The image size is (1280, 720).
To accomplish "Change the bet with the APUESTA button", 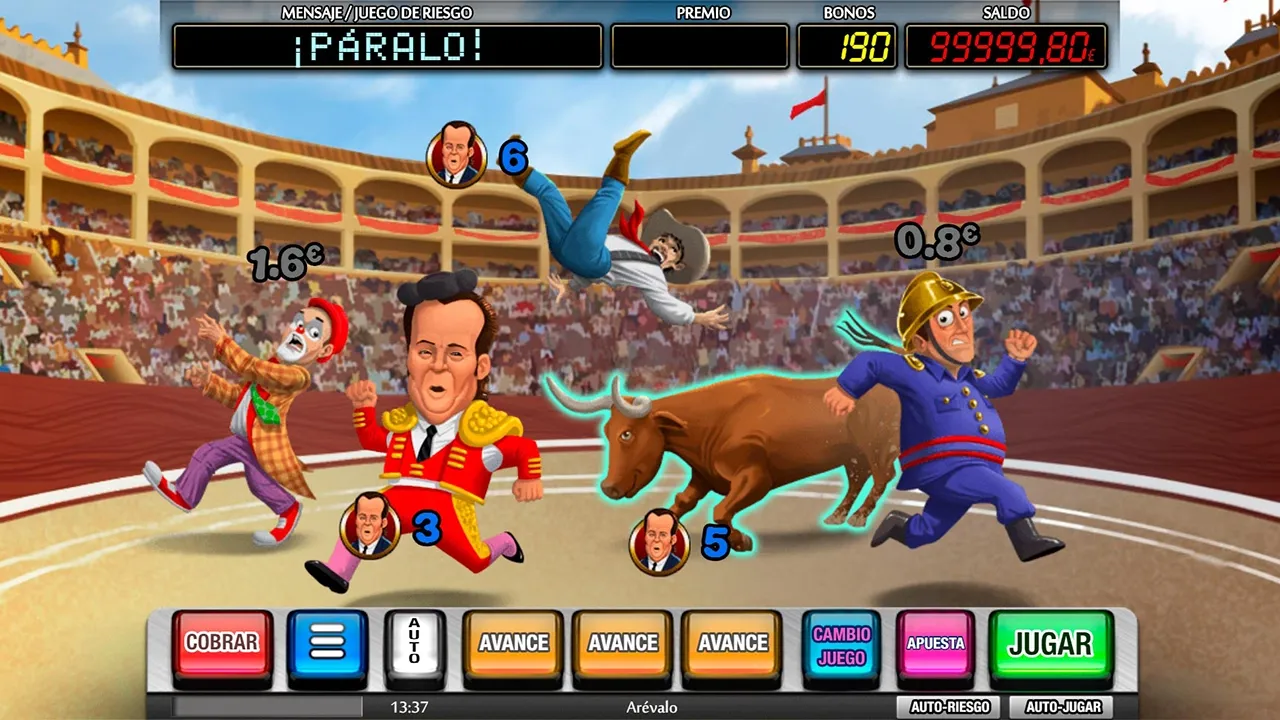I will click(x=935, y=643).
